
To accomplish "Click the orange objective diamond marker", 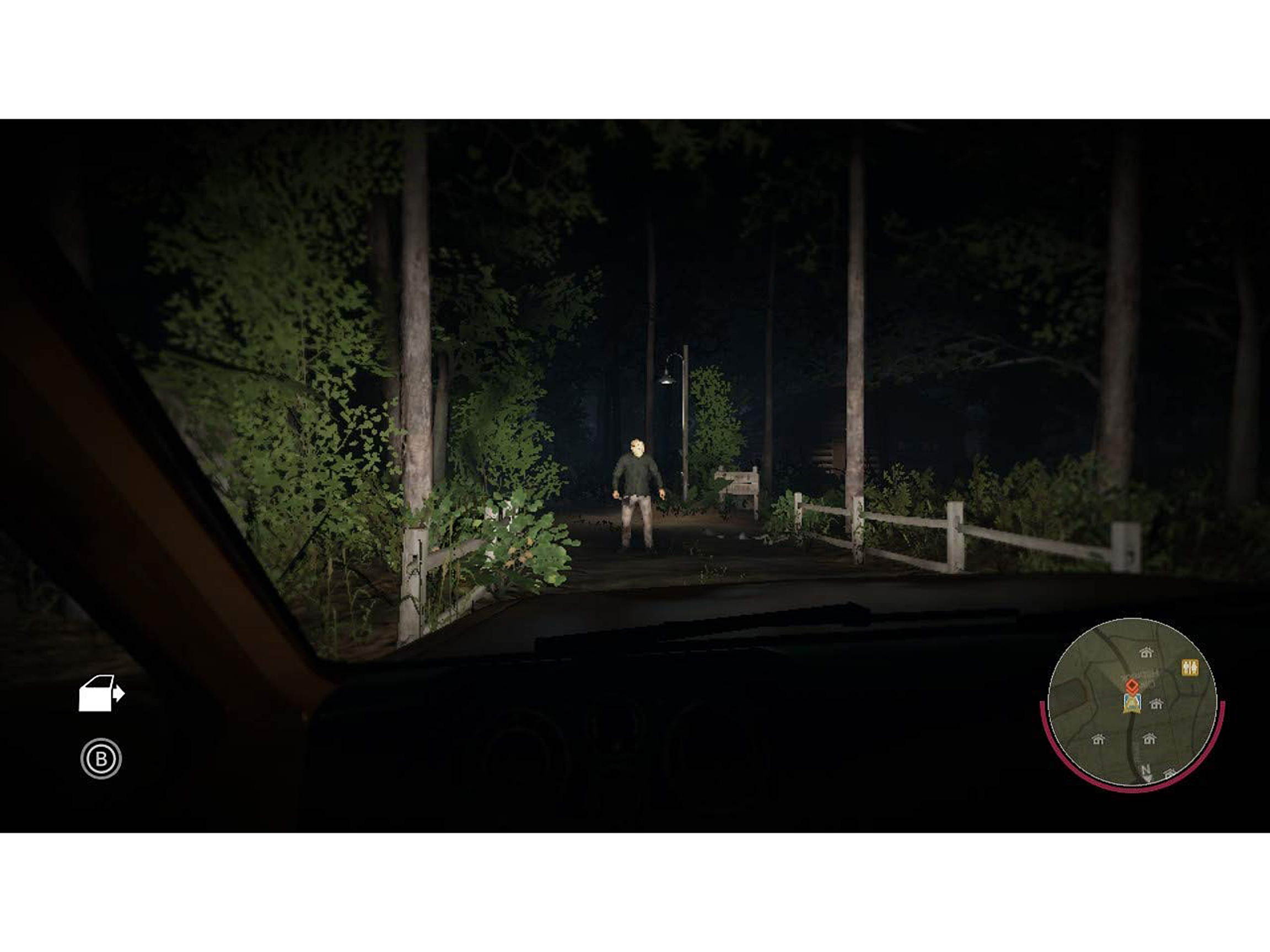I will 1133,686.
